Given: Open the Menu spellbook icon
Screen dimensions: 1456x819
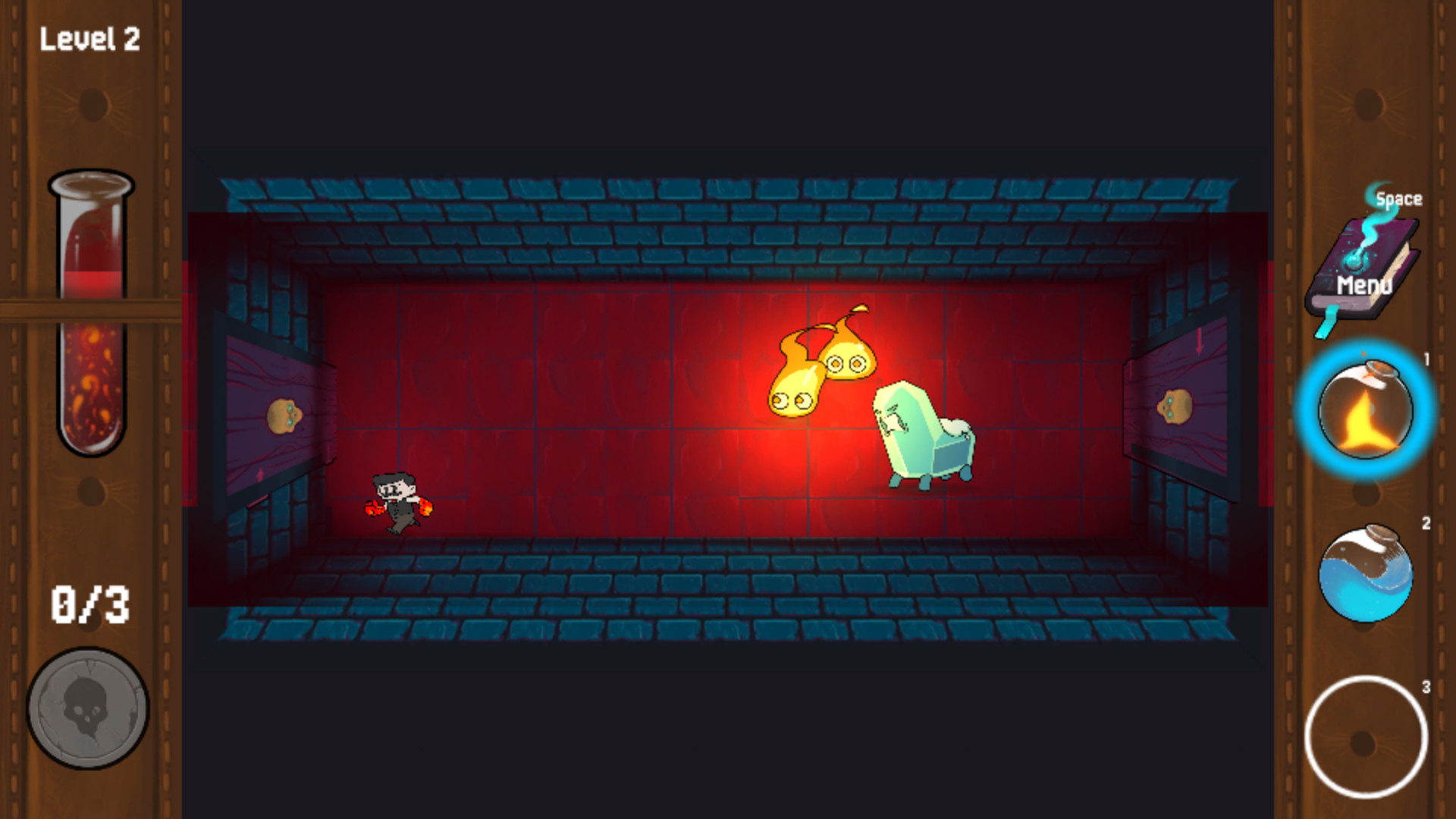Looking at the screenshot, I should (x=1363, y=265).
